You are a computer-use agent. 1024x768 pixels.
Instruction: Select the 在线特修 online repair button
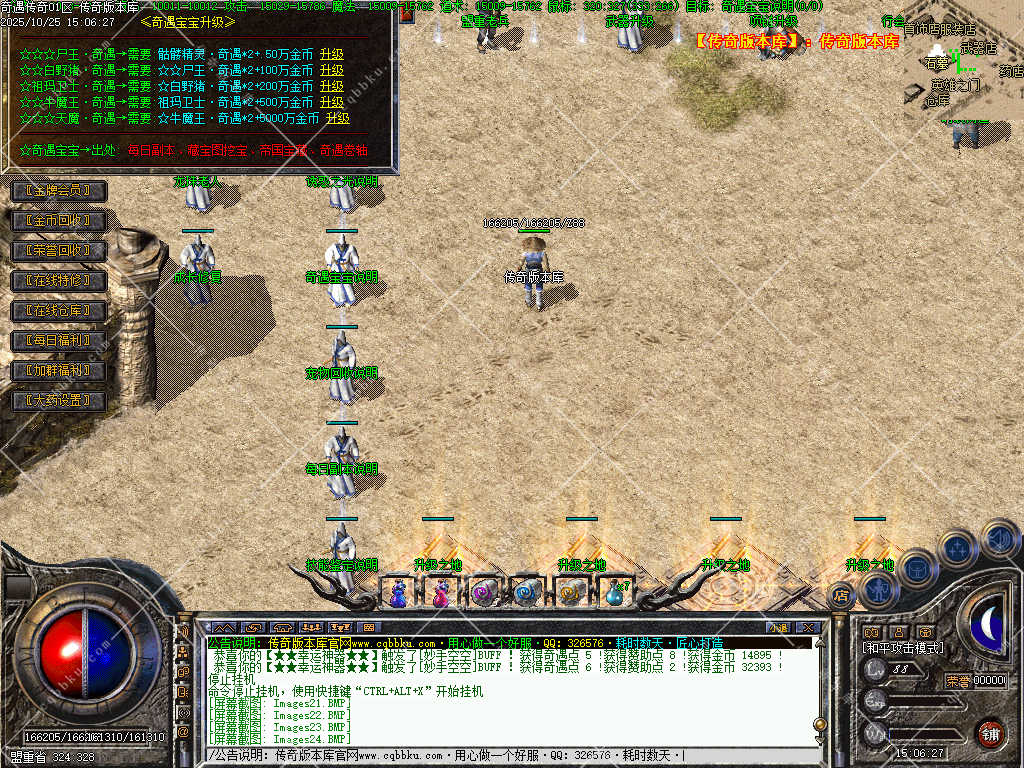[57, 281]
